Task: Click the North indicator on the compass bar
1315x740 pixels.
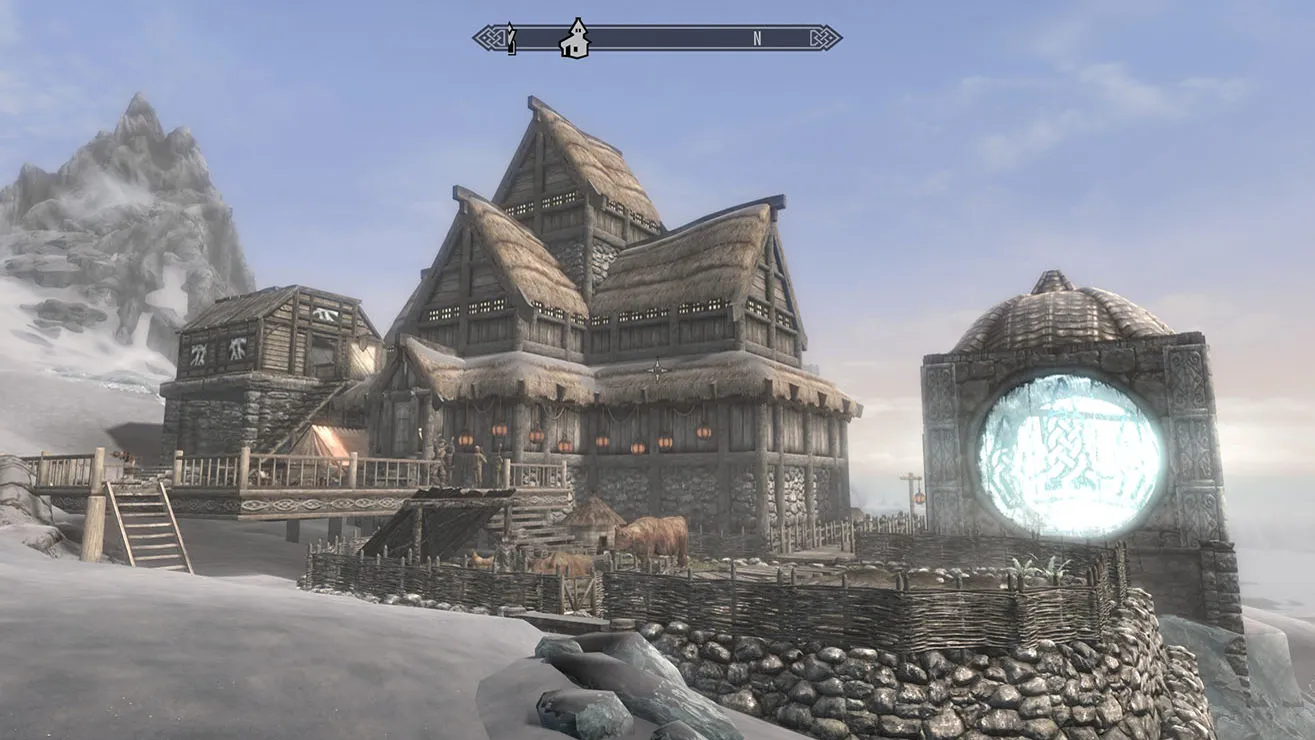Action: 757,39
